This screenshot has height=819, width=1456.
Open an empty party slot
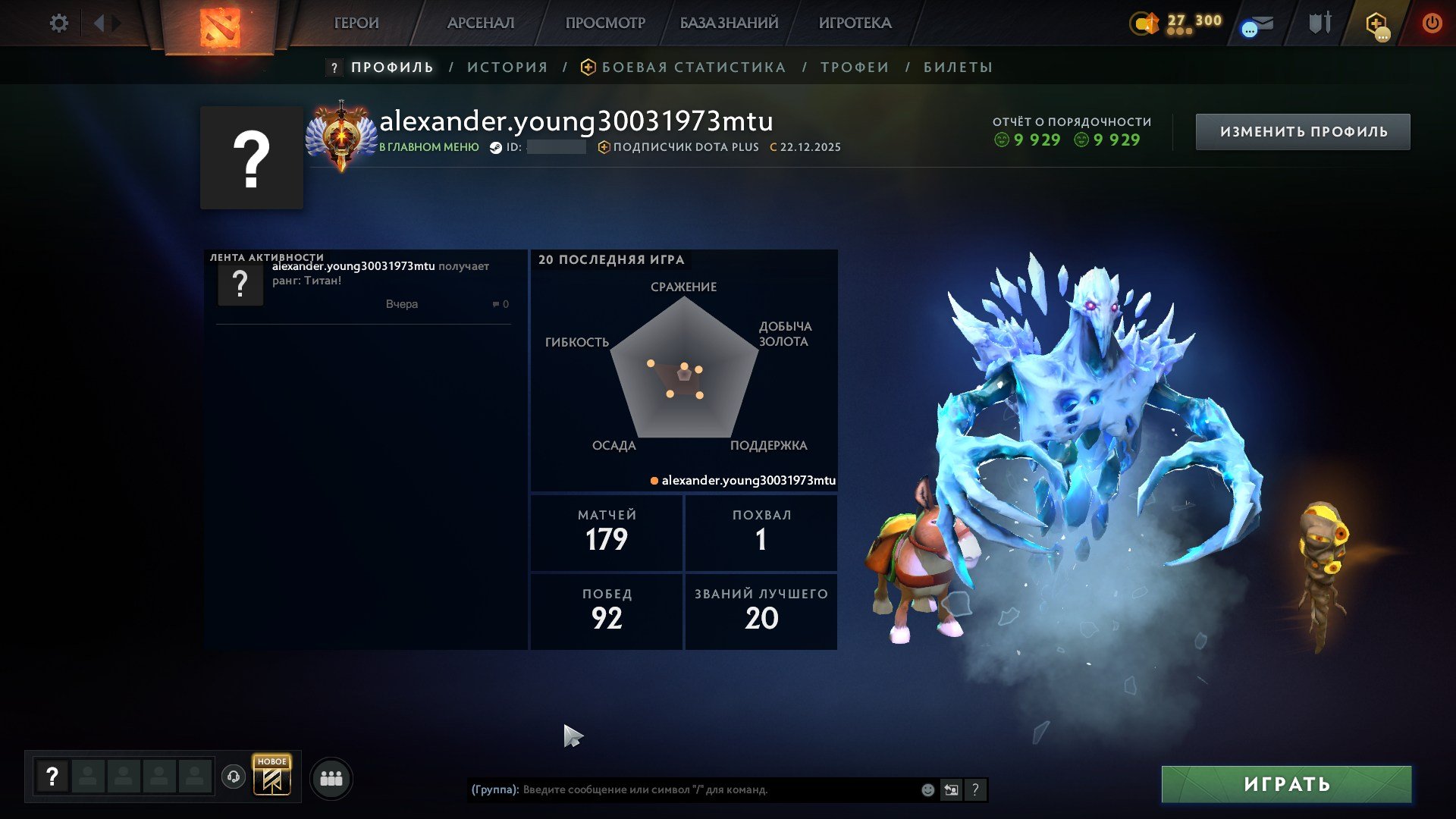87,777
